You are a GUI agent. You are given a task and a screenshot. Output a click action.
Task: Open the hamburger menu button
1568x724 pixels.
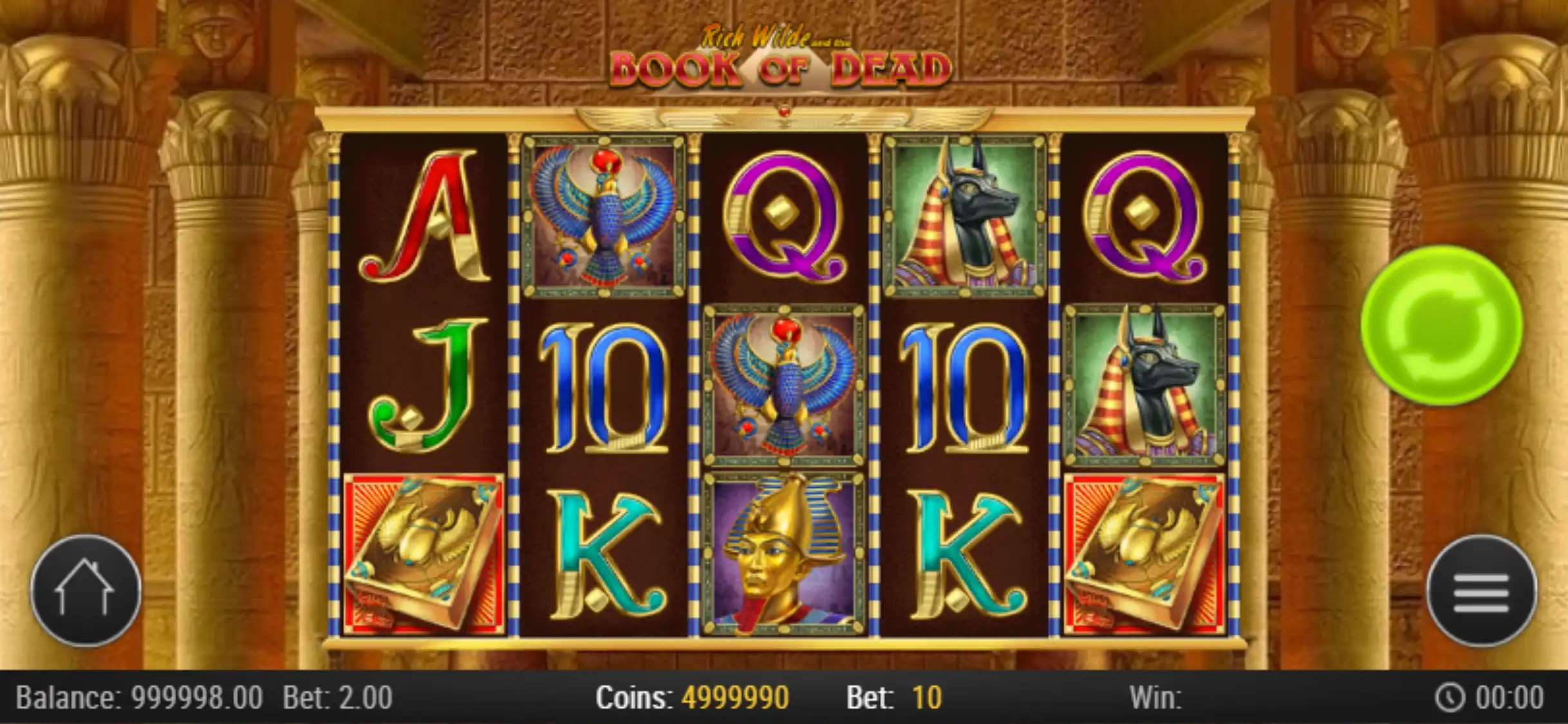pos(1481,591)
